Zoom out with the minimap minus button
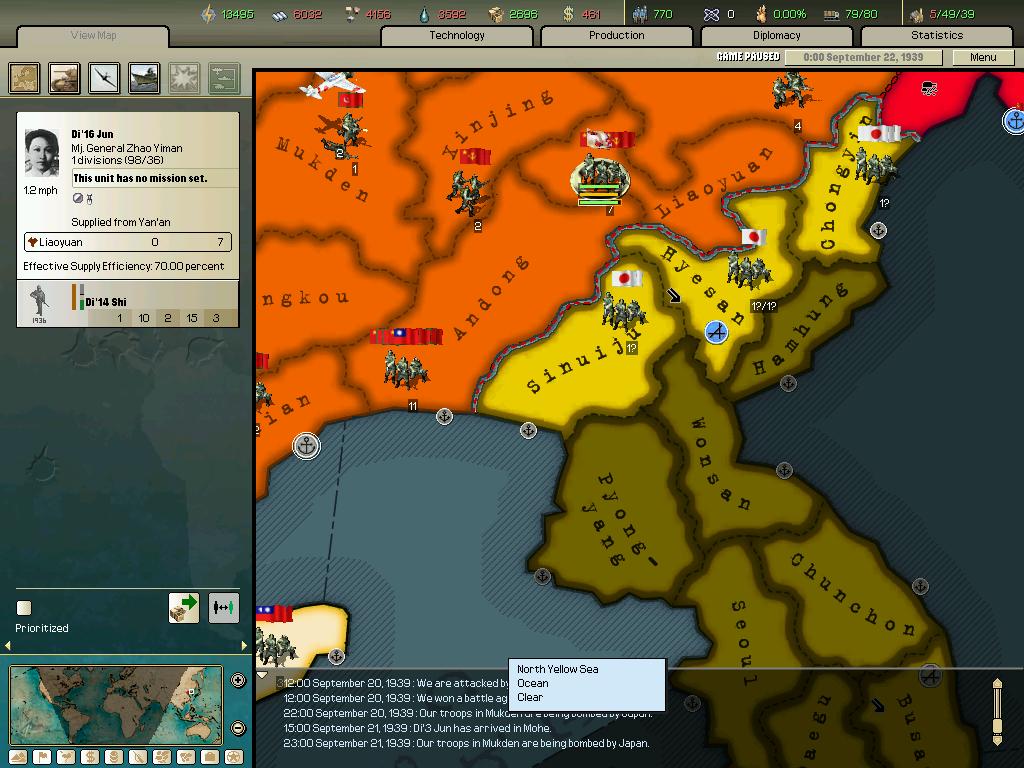 coord(238,728)
